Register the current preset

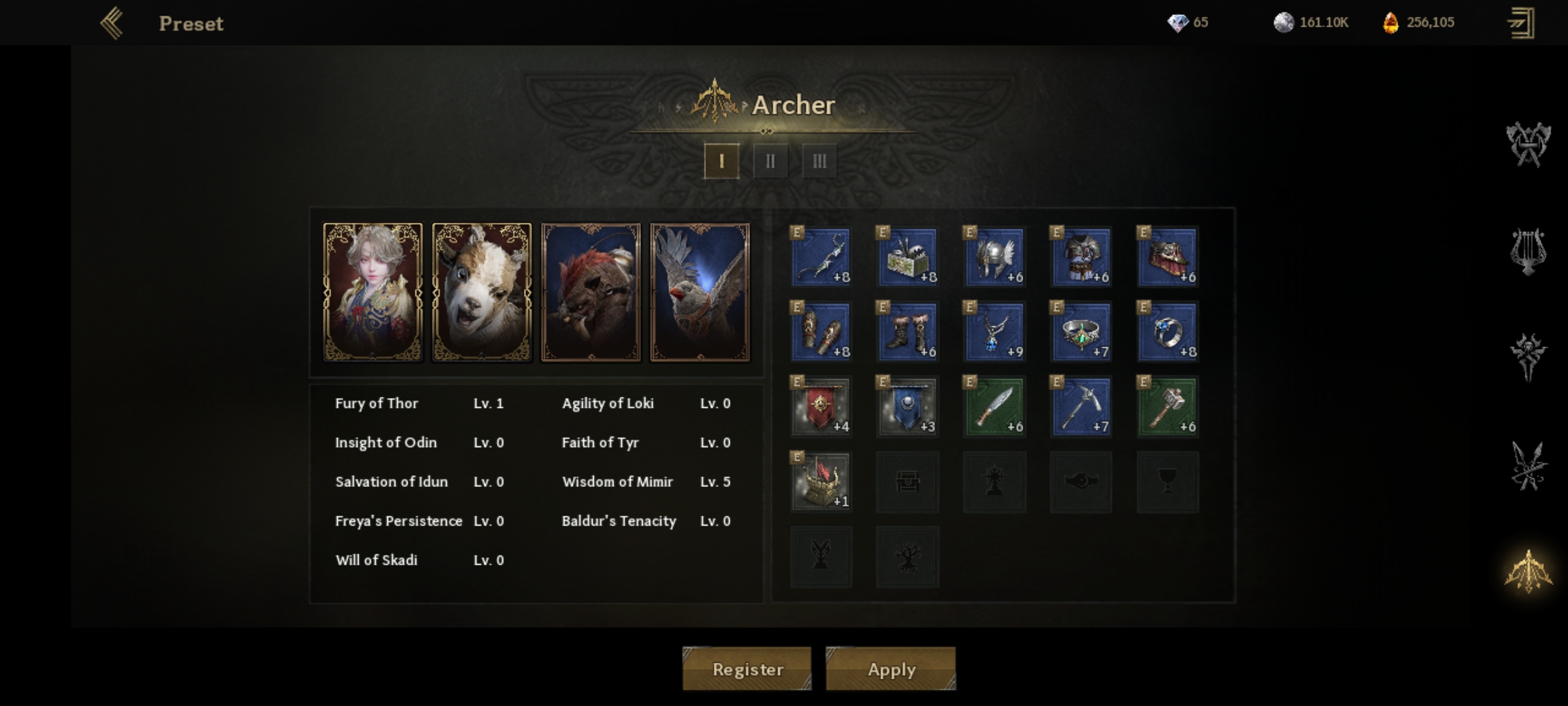(747, 669)
